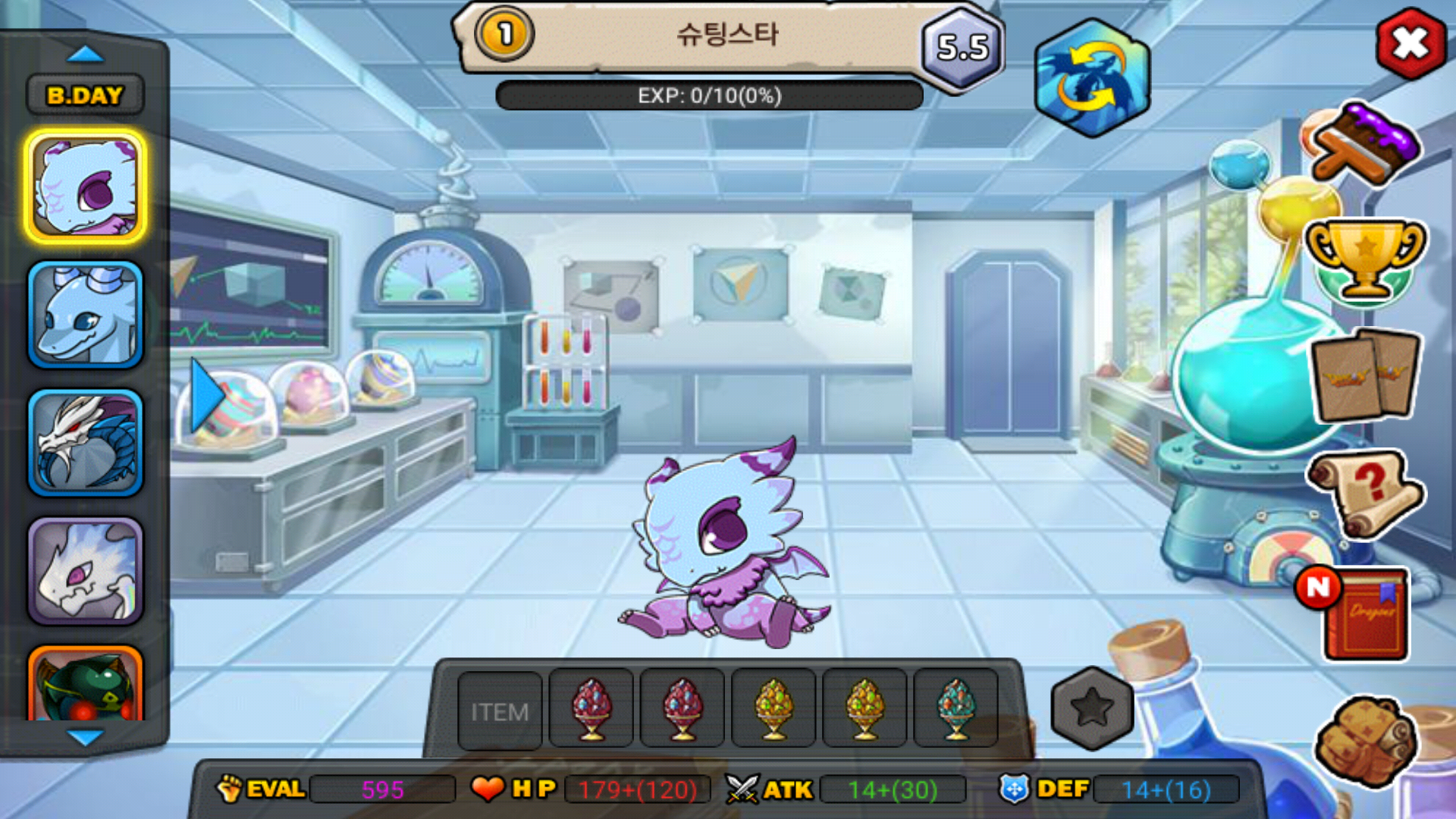Select the white-maned blue dragon portrait
The image size is (1456, 819).
pyautogui.click(x=86, y=443)
